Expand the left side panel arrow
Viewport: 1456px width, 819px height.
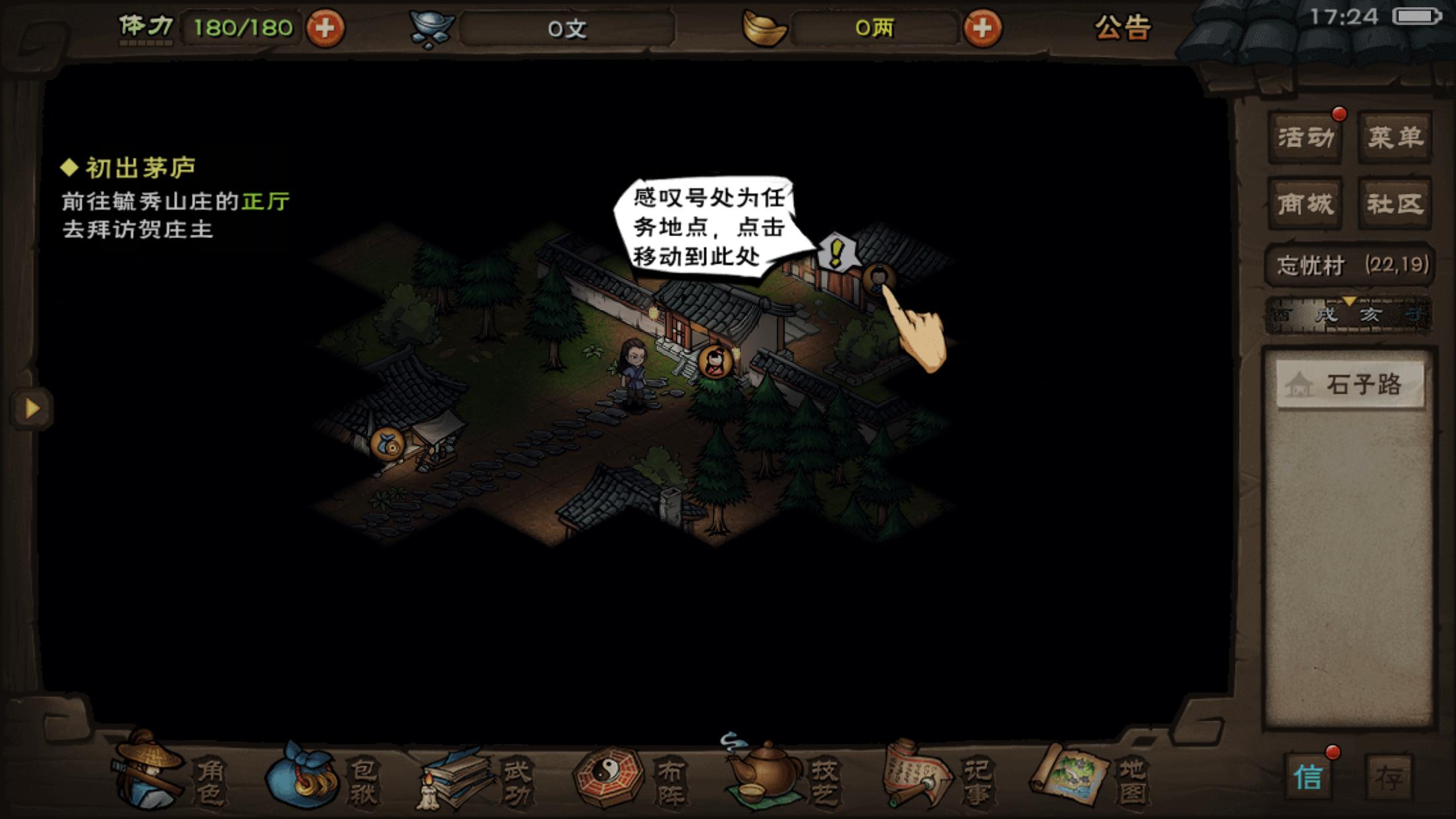point(31,408)
